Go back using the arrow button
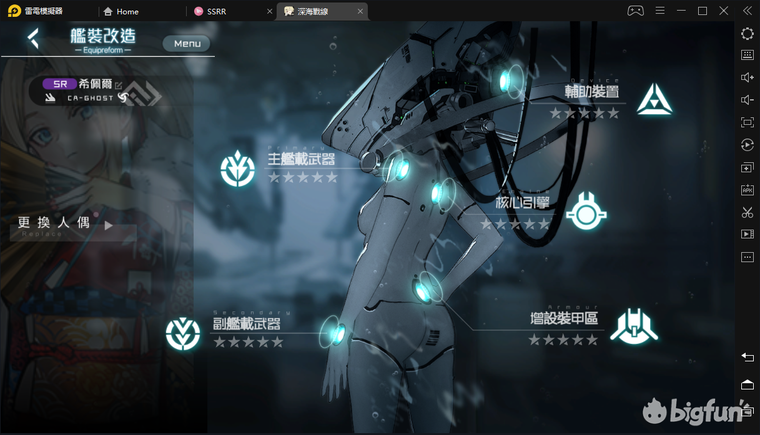760x435 pixels. pyautogui.click(x=34, y=39)
